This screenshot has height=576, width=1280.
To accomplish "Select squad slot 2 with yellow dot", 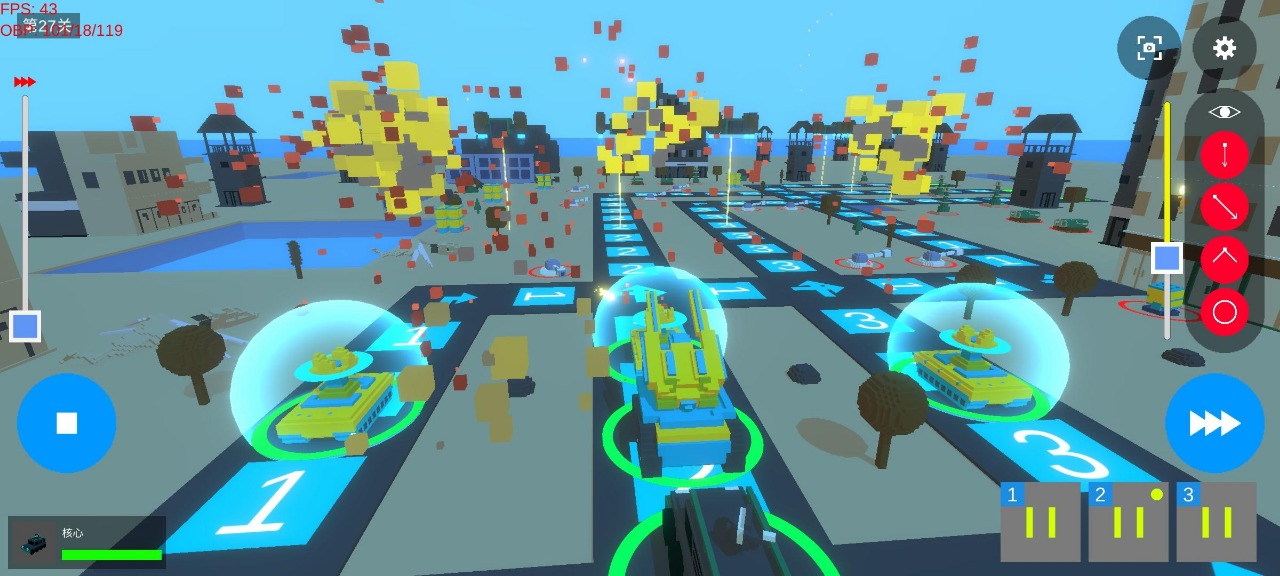I will pos(1128,522).
